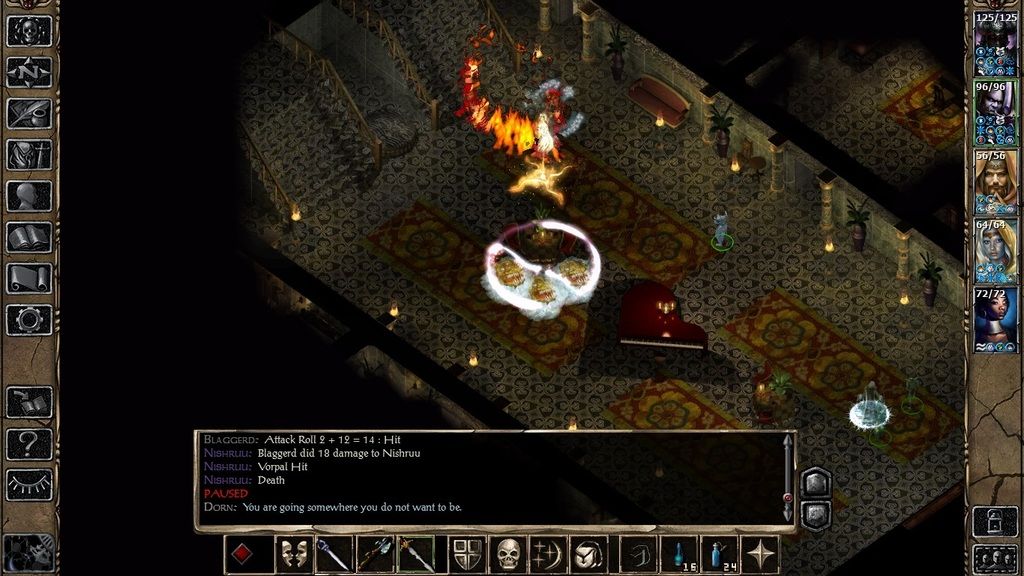The width and height of the screenshot is (1024, 576).
Task: Activate the theater masks action button
Action: 294,554
